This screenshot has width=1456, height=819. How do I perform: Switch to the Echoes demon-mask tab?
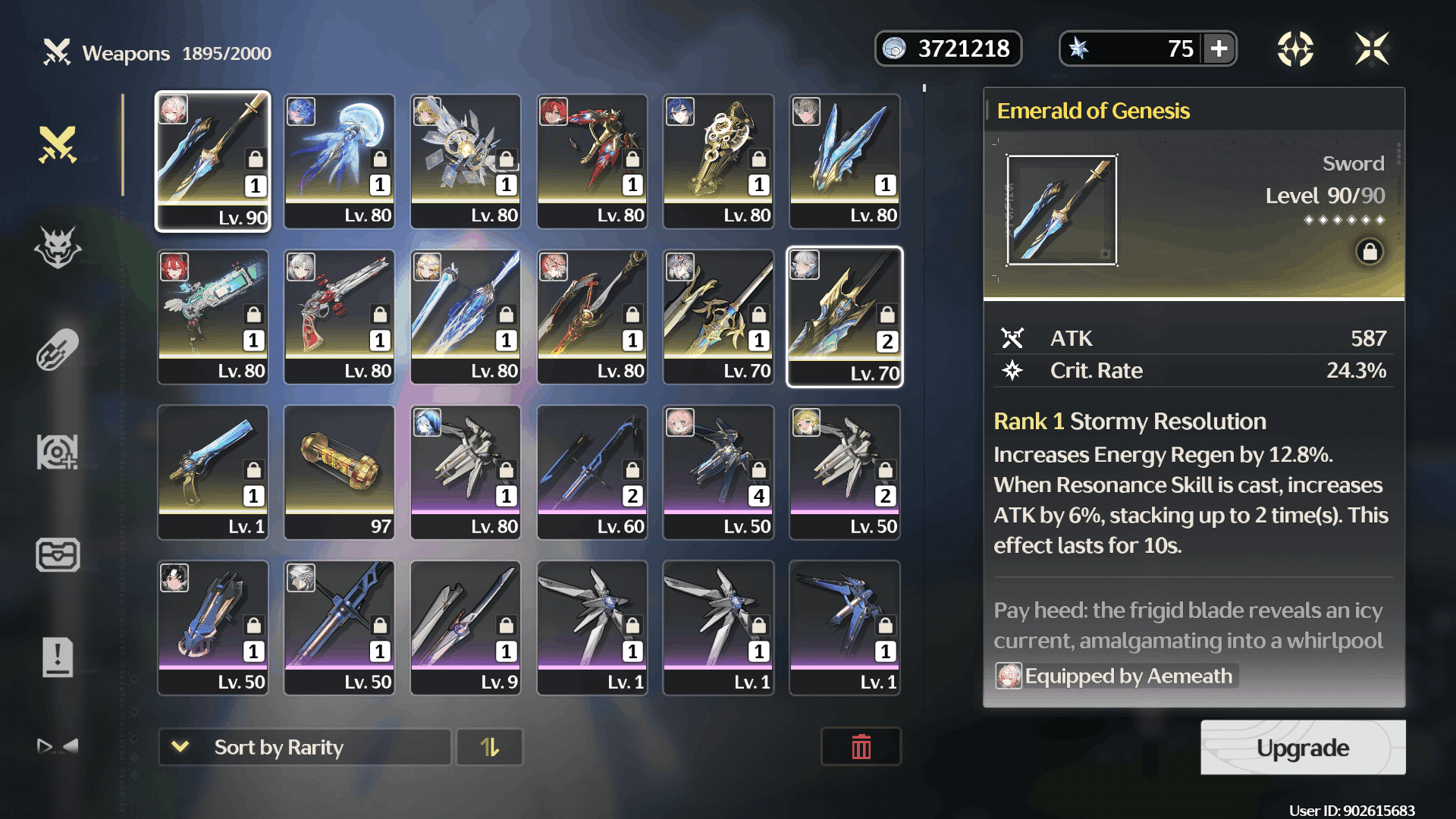[58, 247]
